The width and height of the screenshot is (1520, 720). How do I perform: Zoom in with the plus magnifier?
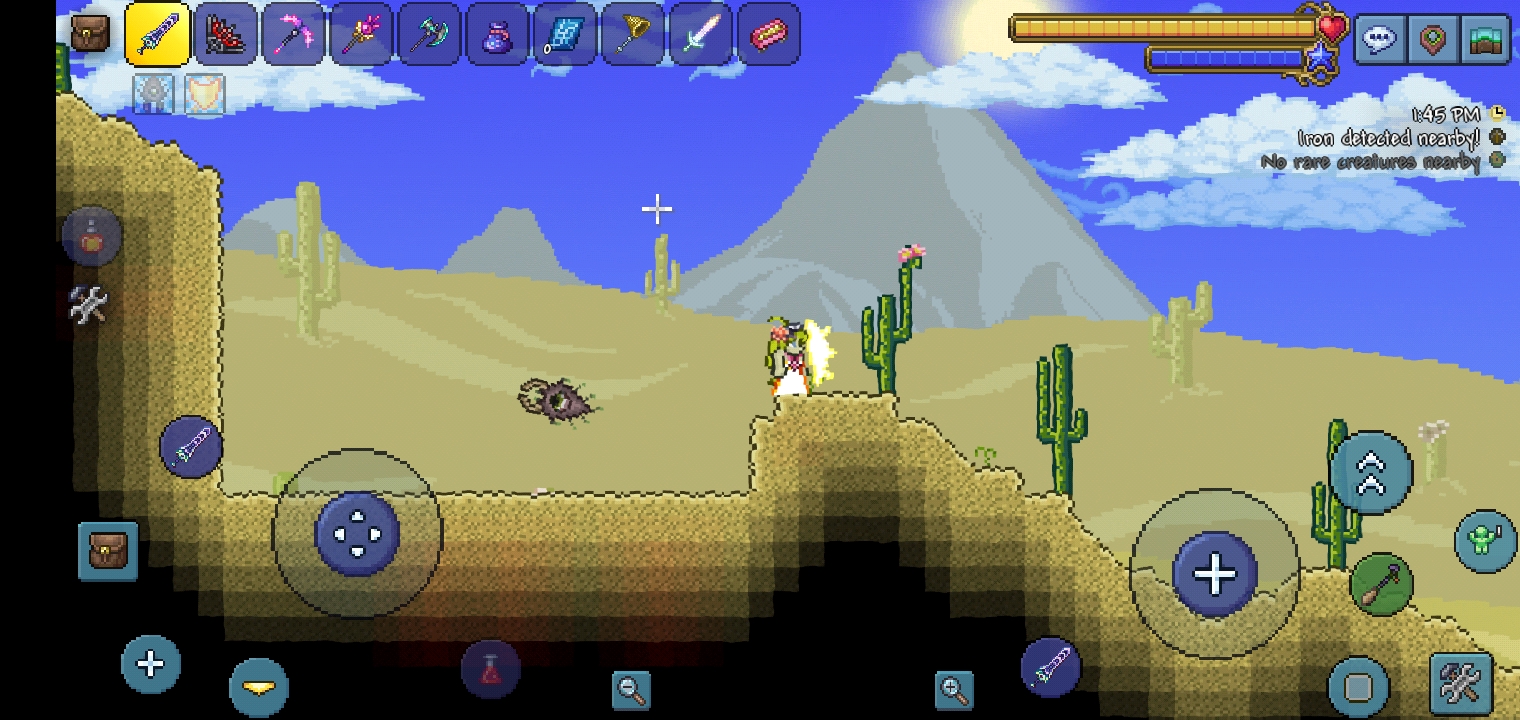[954, 689]
